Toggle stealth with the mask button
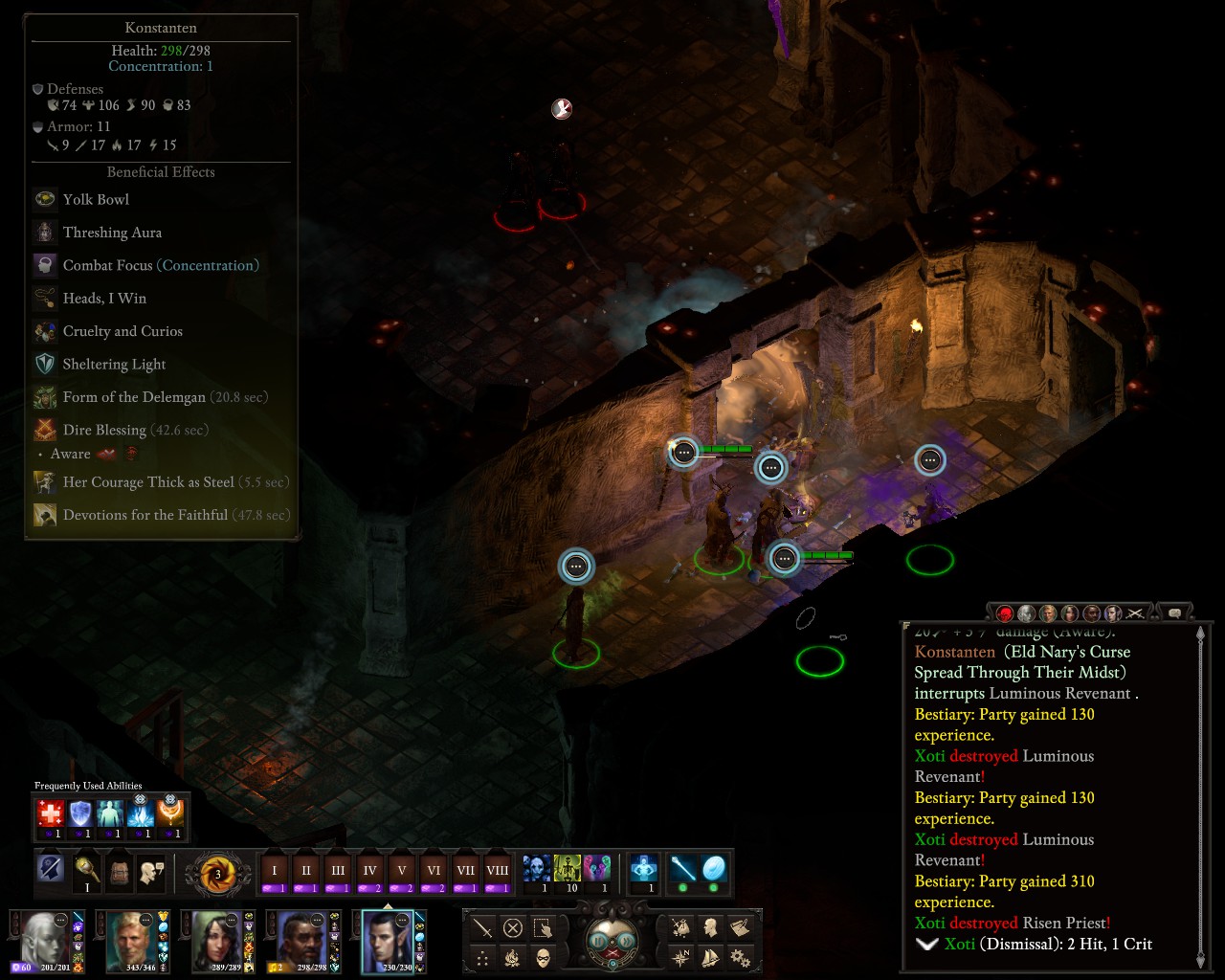 (x=544, y=958)
